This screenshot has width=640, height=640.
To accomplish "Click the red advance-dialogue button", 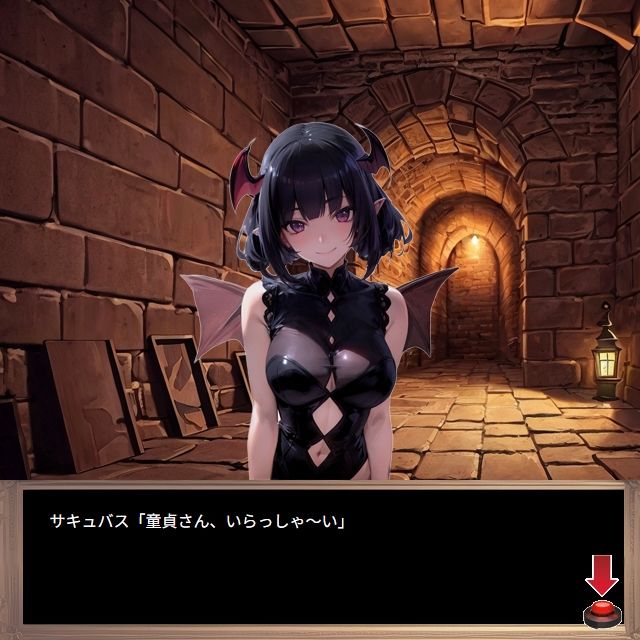I will (601, 613).
